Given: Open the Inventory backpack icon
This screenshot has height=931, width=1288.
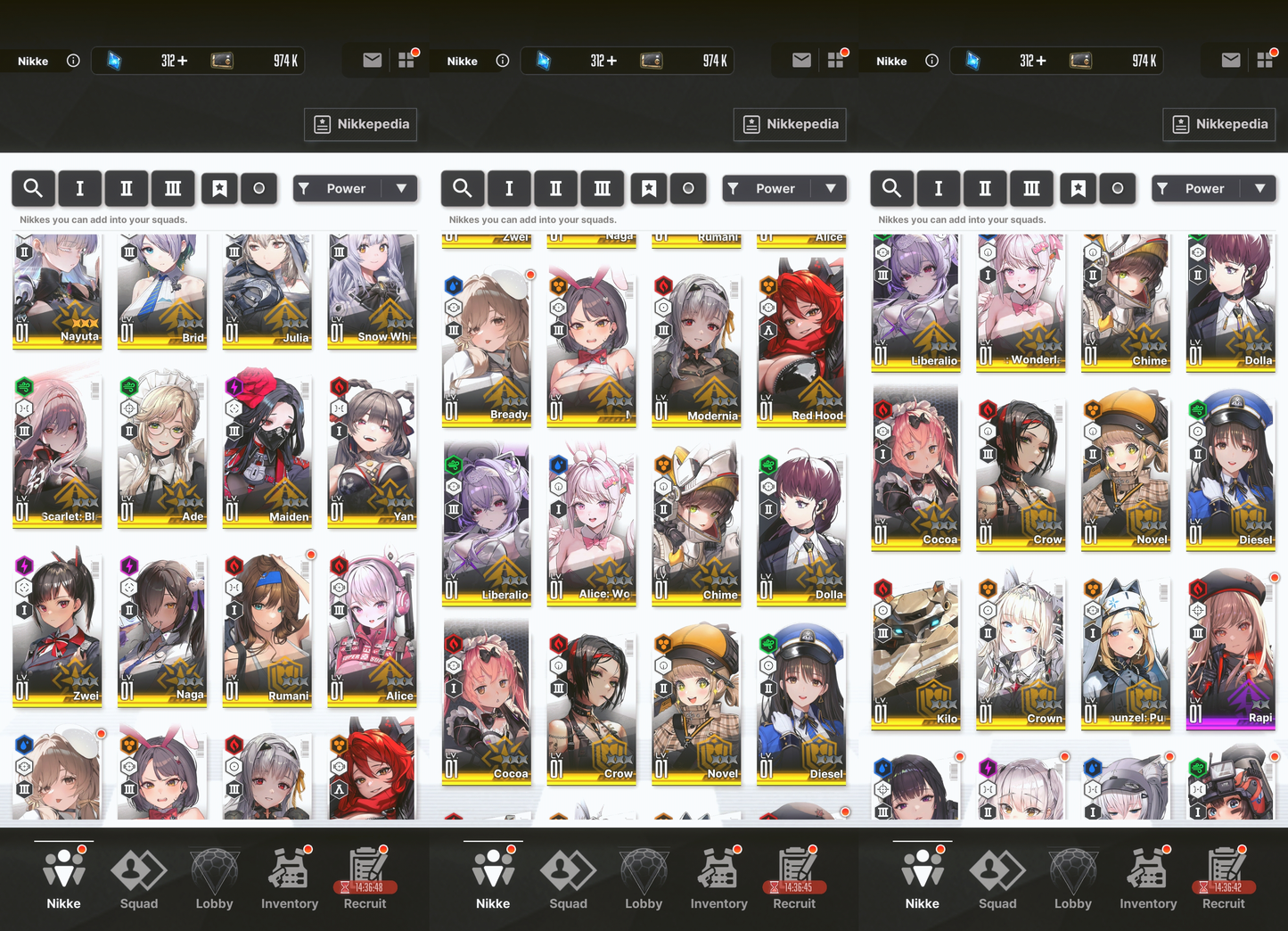Looking at the screenshot, I should (289, 877).
